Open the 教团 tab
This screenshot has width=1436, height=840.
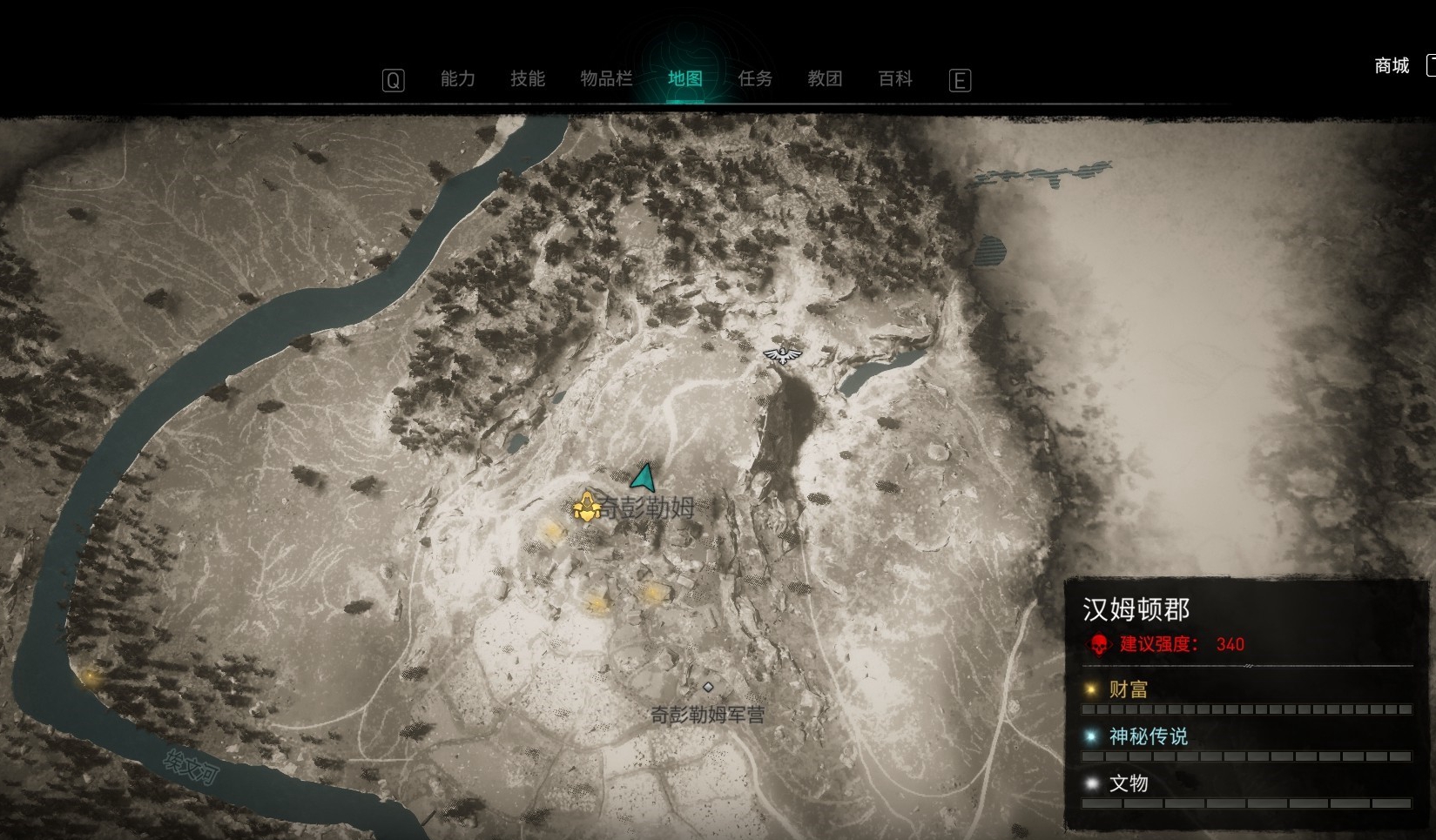tap(825, 79)
